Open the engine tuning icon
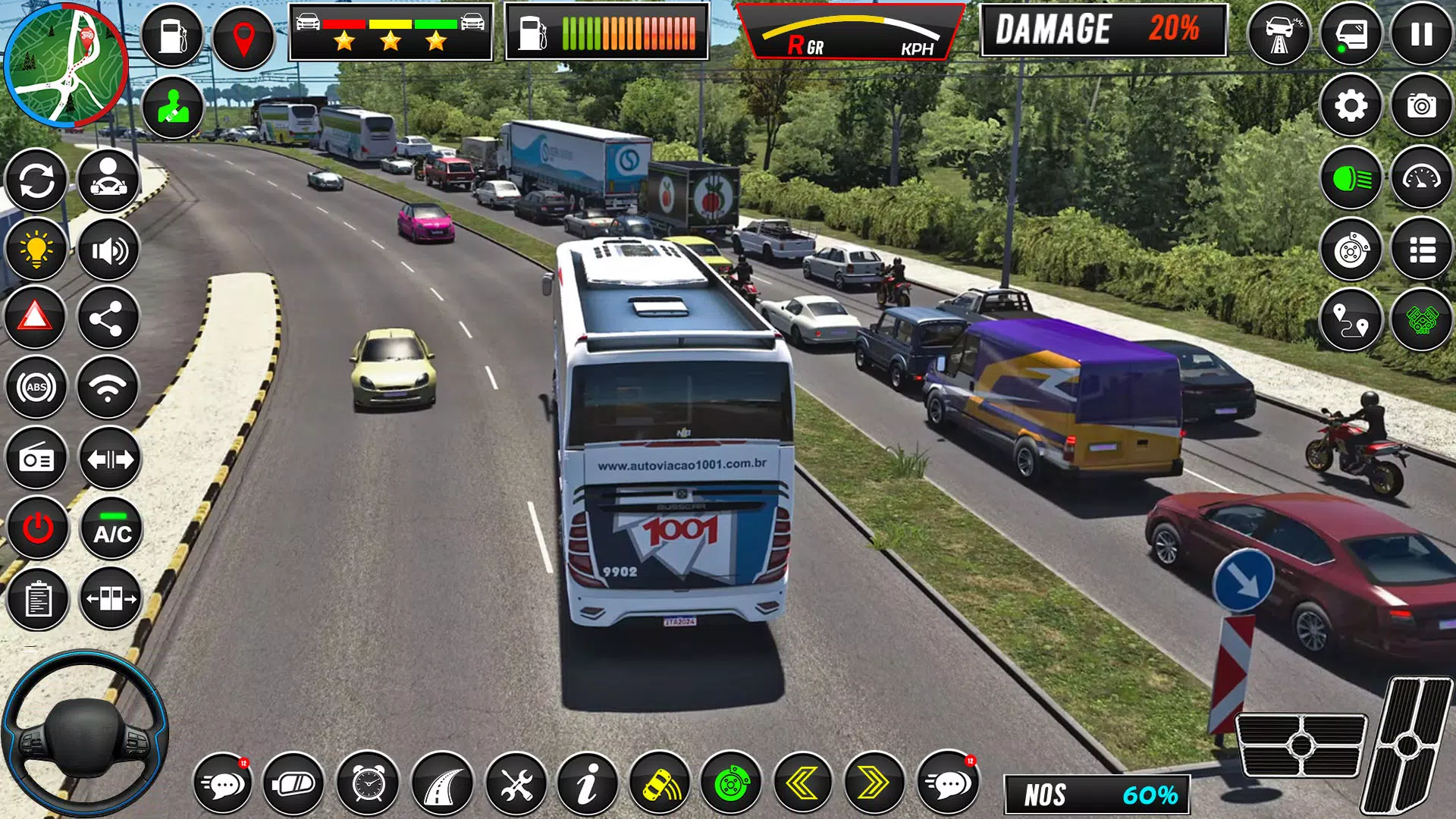The image size is (1456, 819). click(1420, 322)
